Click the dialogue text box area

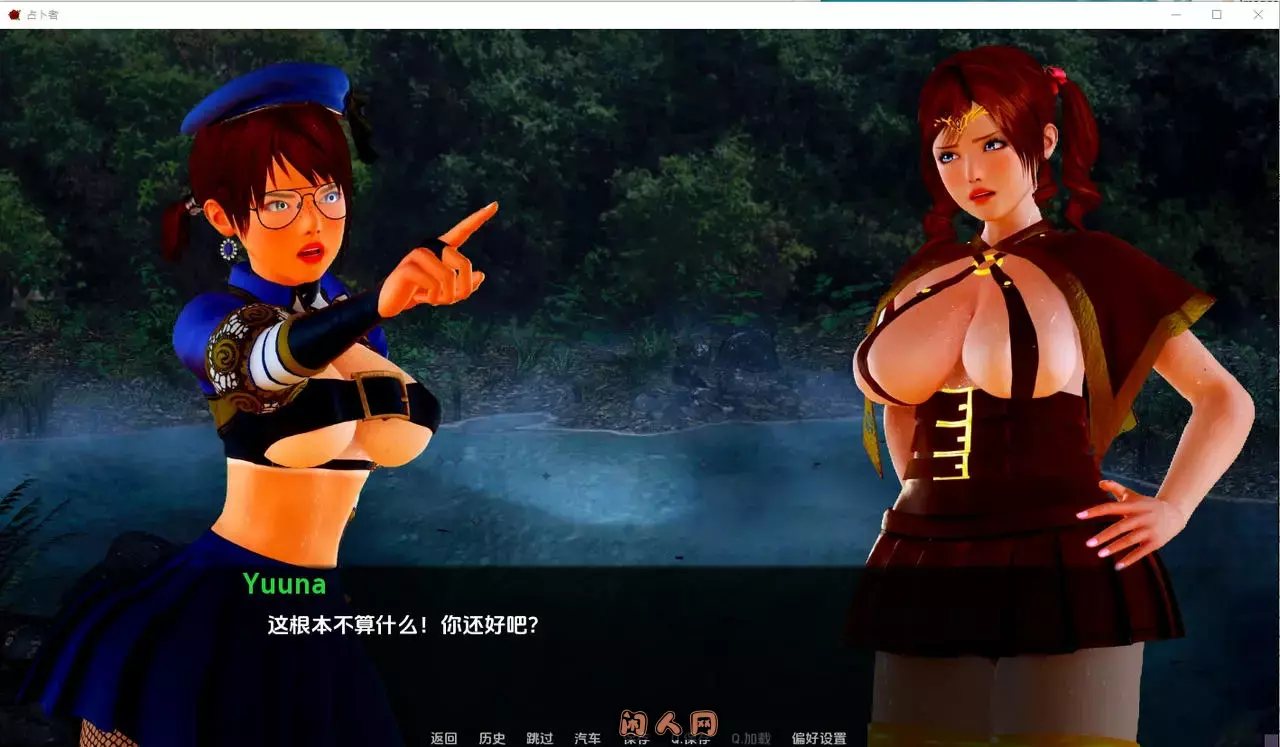click(x=640, y=640)
